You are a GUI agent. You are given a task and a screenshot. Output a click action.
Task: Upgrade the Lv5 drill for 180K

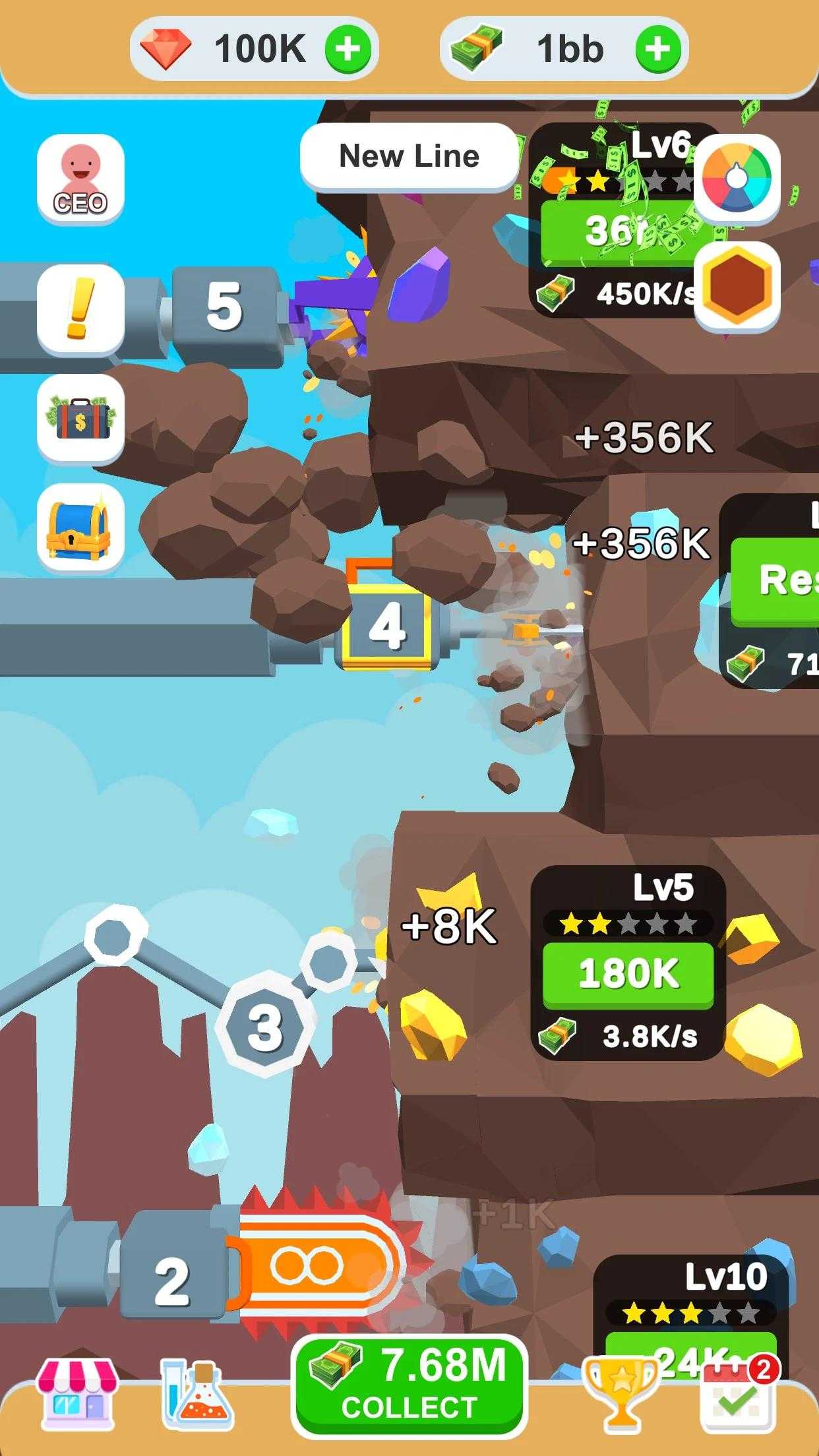click(x=628, y=974)
